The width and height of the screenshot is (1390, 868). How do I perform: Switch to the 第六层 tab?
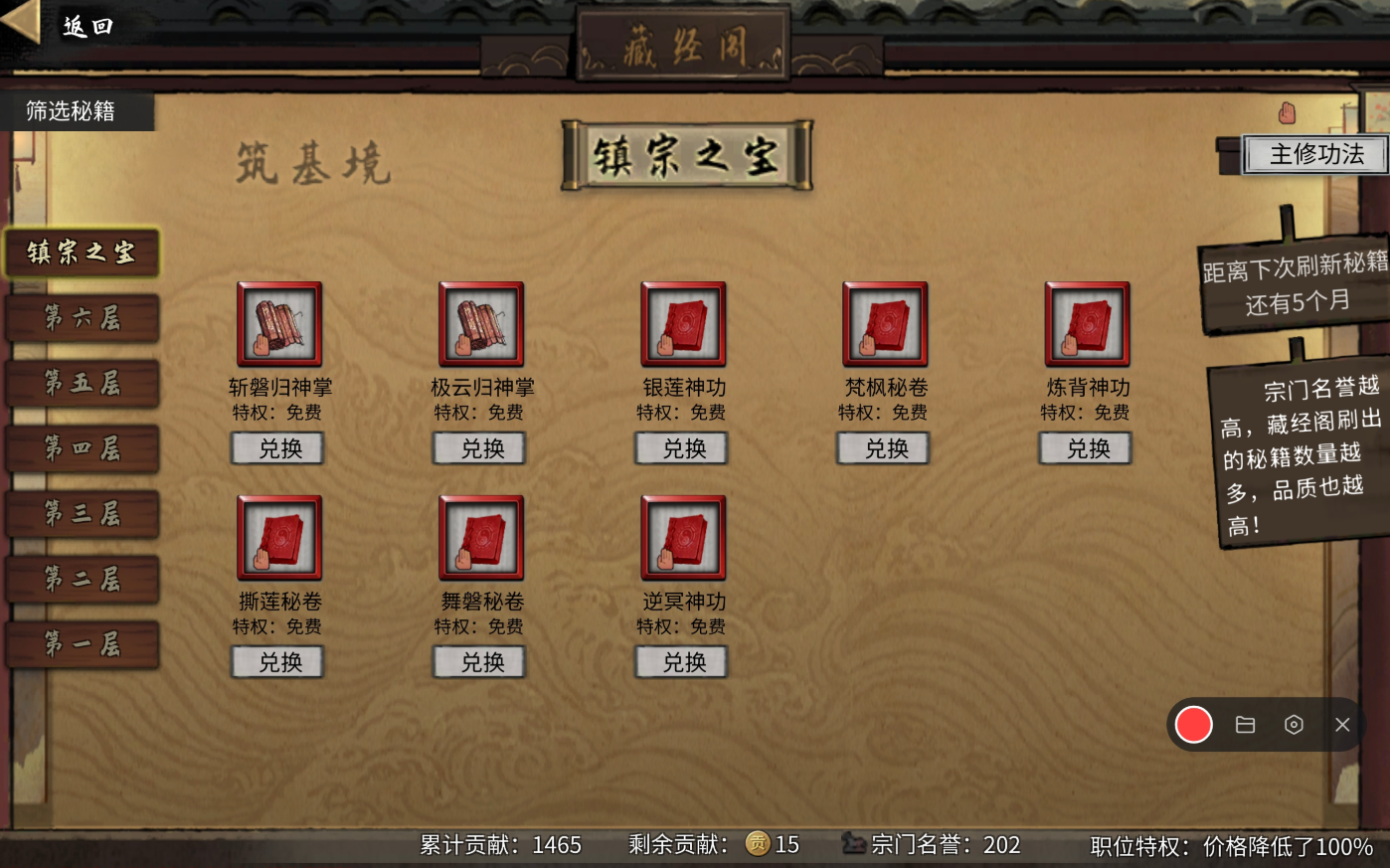(80, 319)
